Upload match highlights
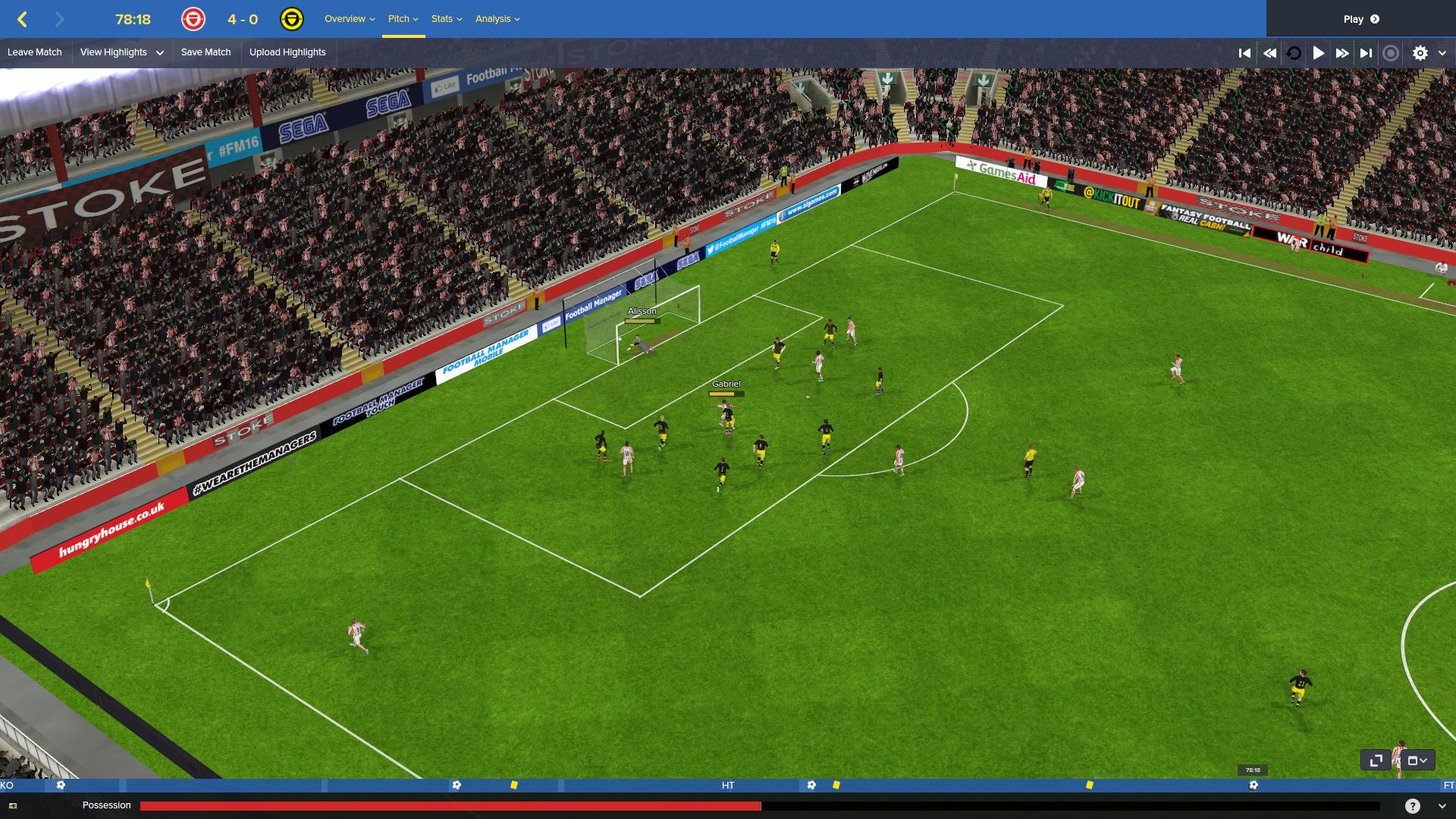The image size is (1456, 819). [x=287, y=52]
